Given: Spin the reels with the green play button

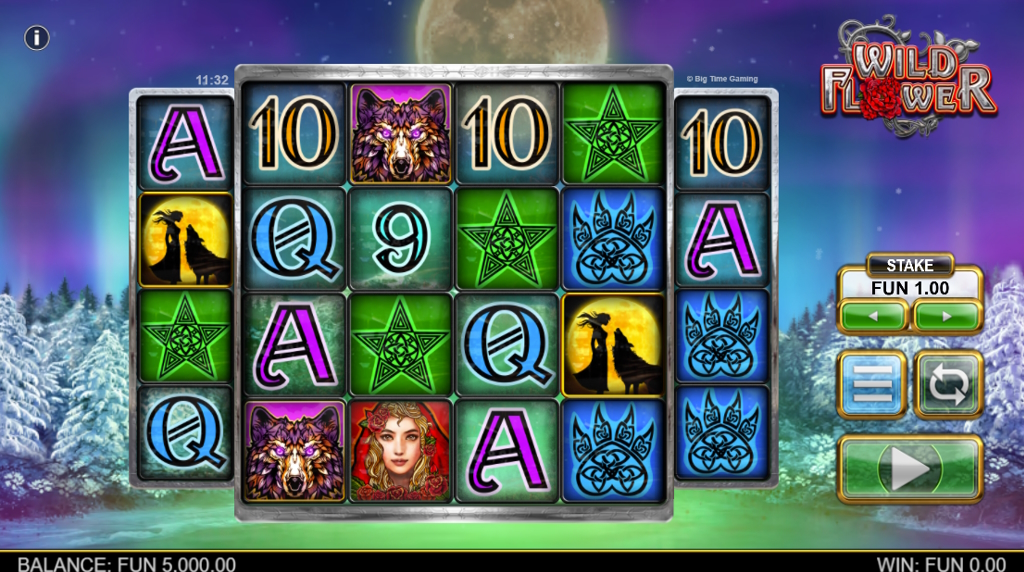Looking at the screenshot, I should [910, 468].
